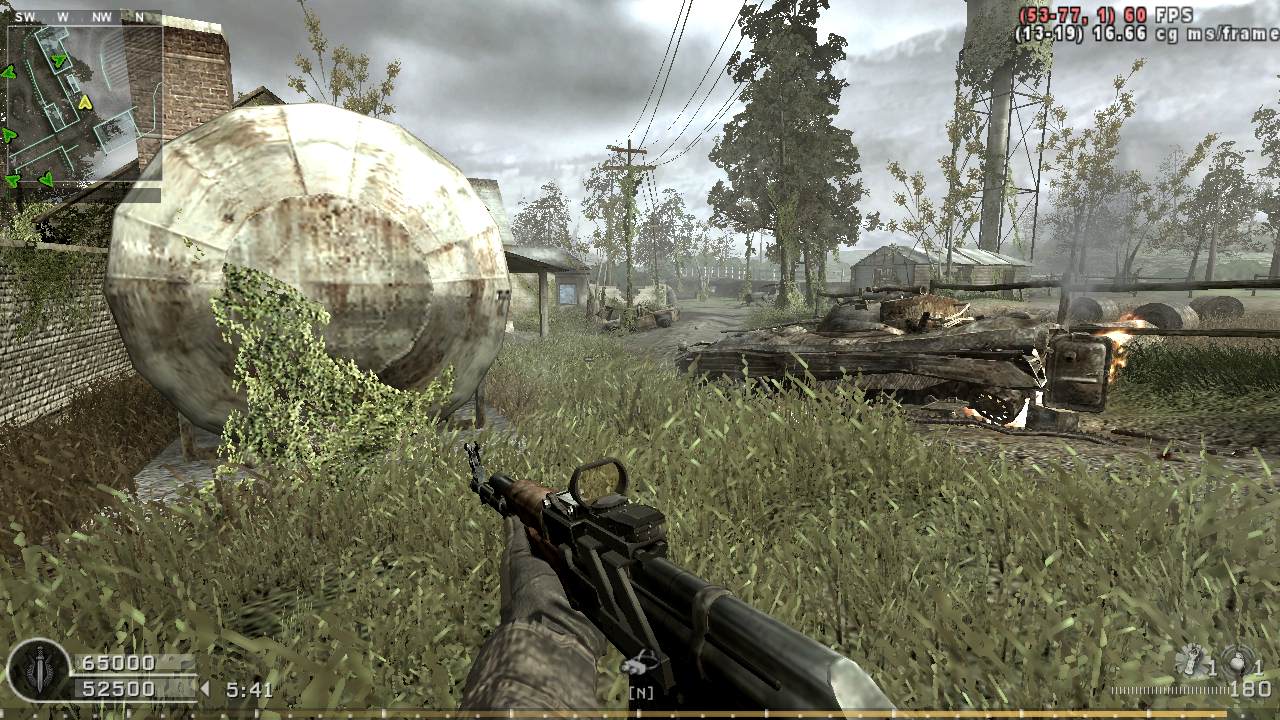Select the flashbang special grenade icon
Viewport: 1280px width, 720px height.
(1192, 661)
